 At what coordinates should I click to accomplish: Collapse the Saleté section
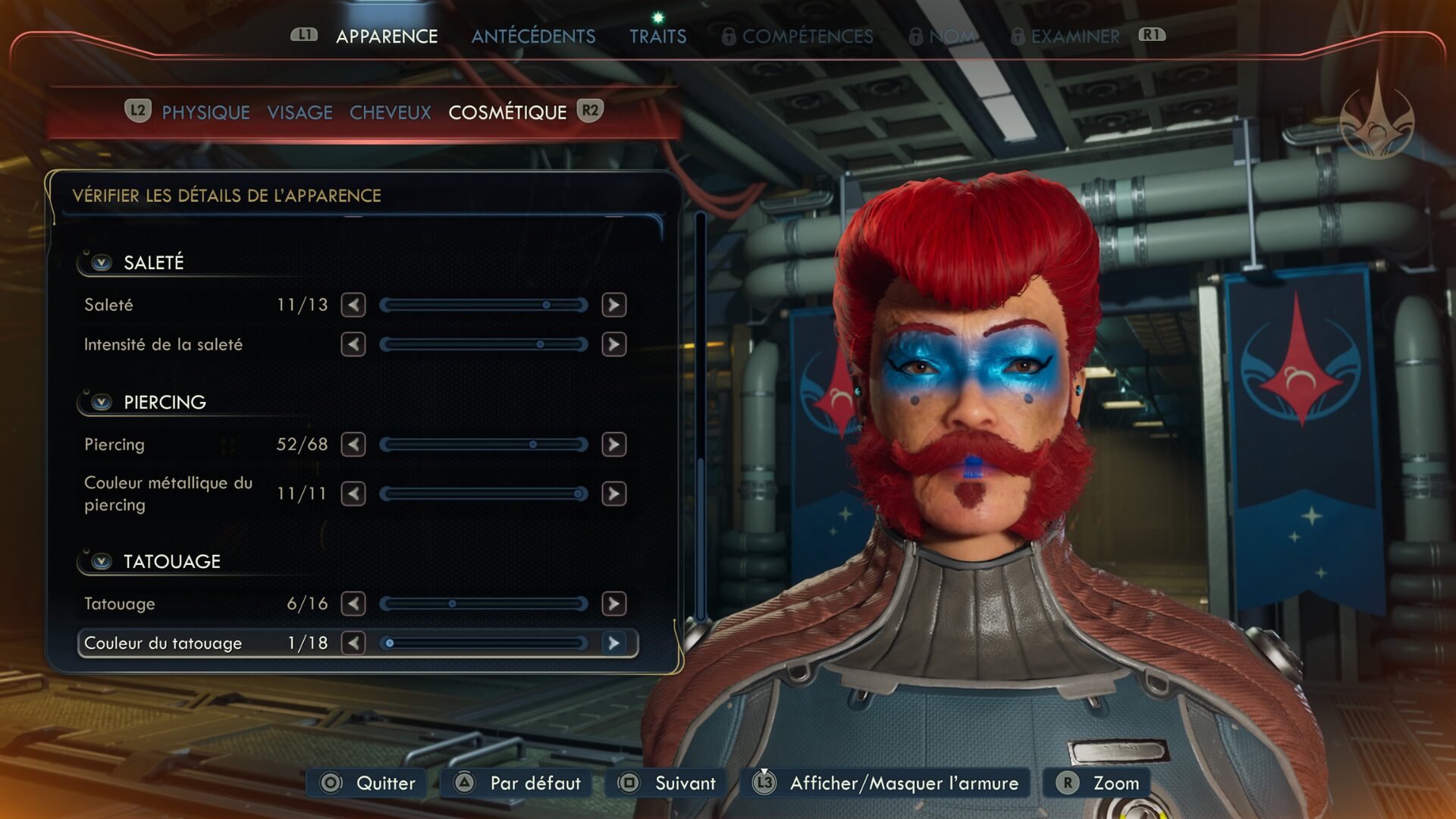[x=101, y=262]
